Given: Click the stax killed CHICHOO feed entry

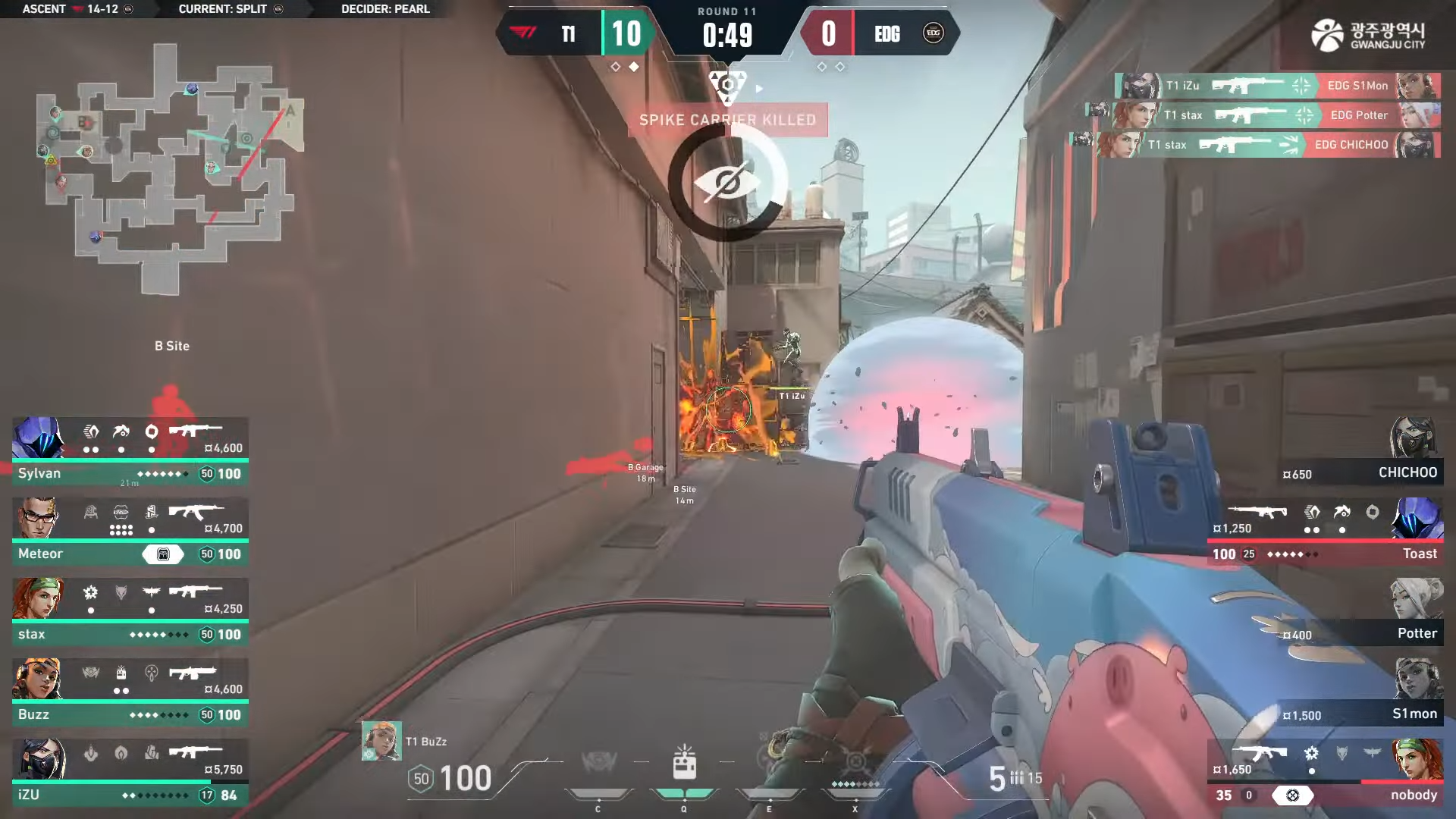Looking at the screenshot, I should click(x=1269, y=145).
